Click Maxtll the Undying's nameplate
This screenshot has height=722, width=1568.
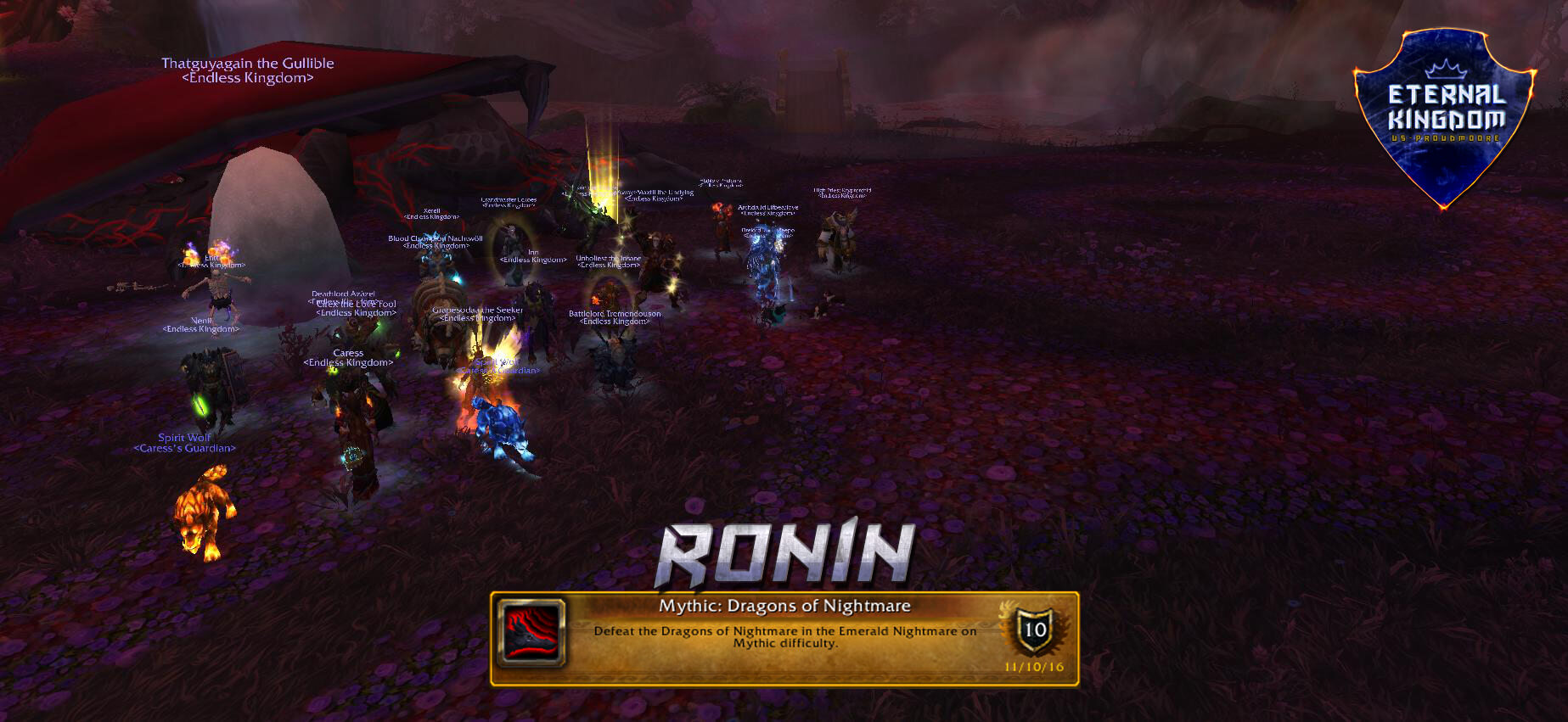point(655,192)
